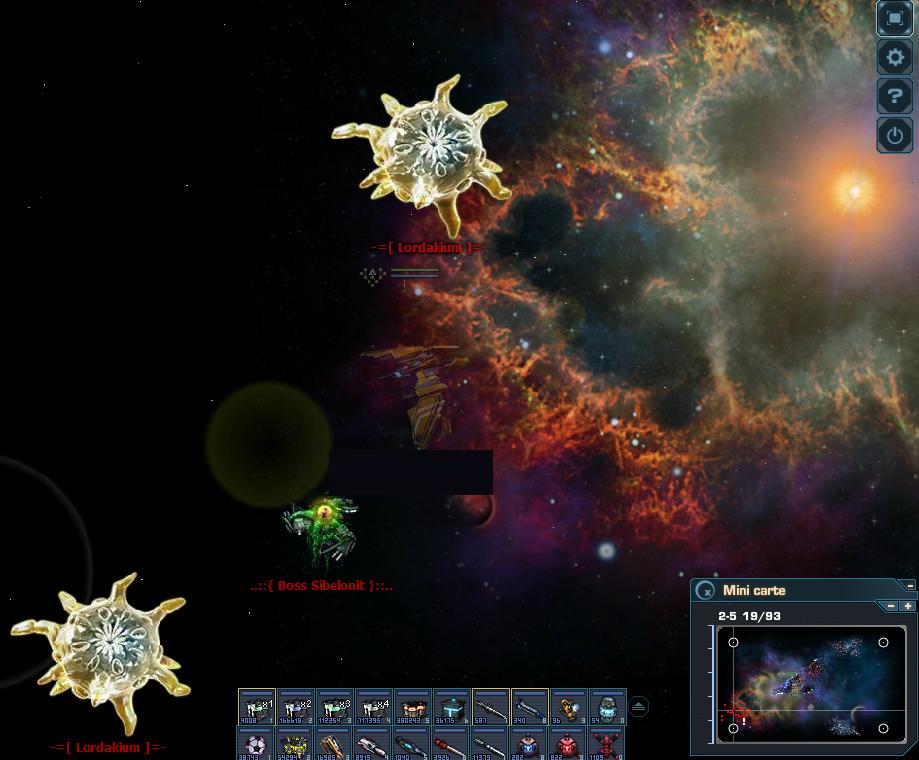Image resolution: width=919 pixels, height=760 pixels.
Task: Select the soccer ball item slot
Action: [257, 744]
